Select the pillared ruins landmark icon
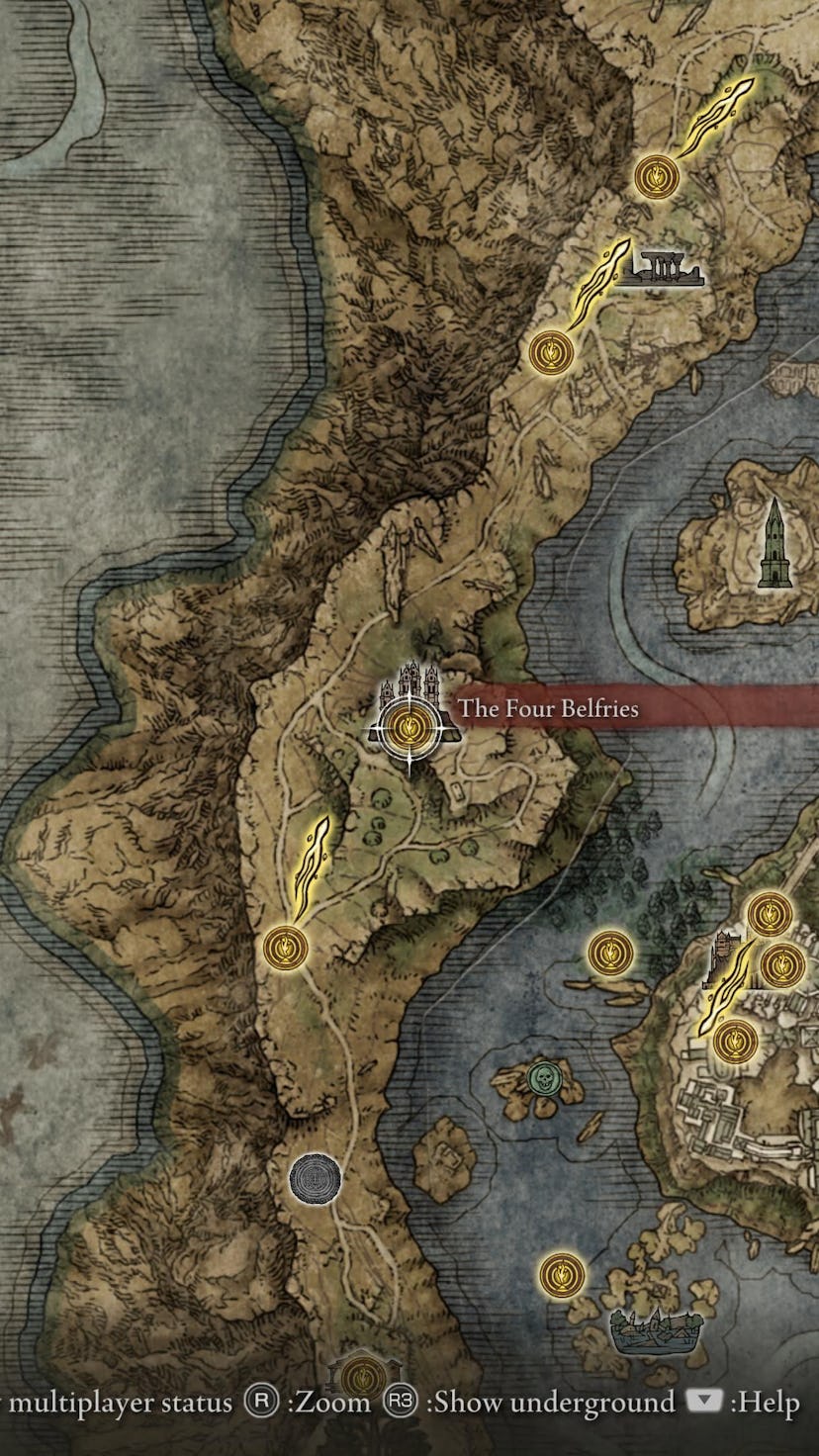 (x=661, y=268)
